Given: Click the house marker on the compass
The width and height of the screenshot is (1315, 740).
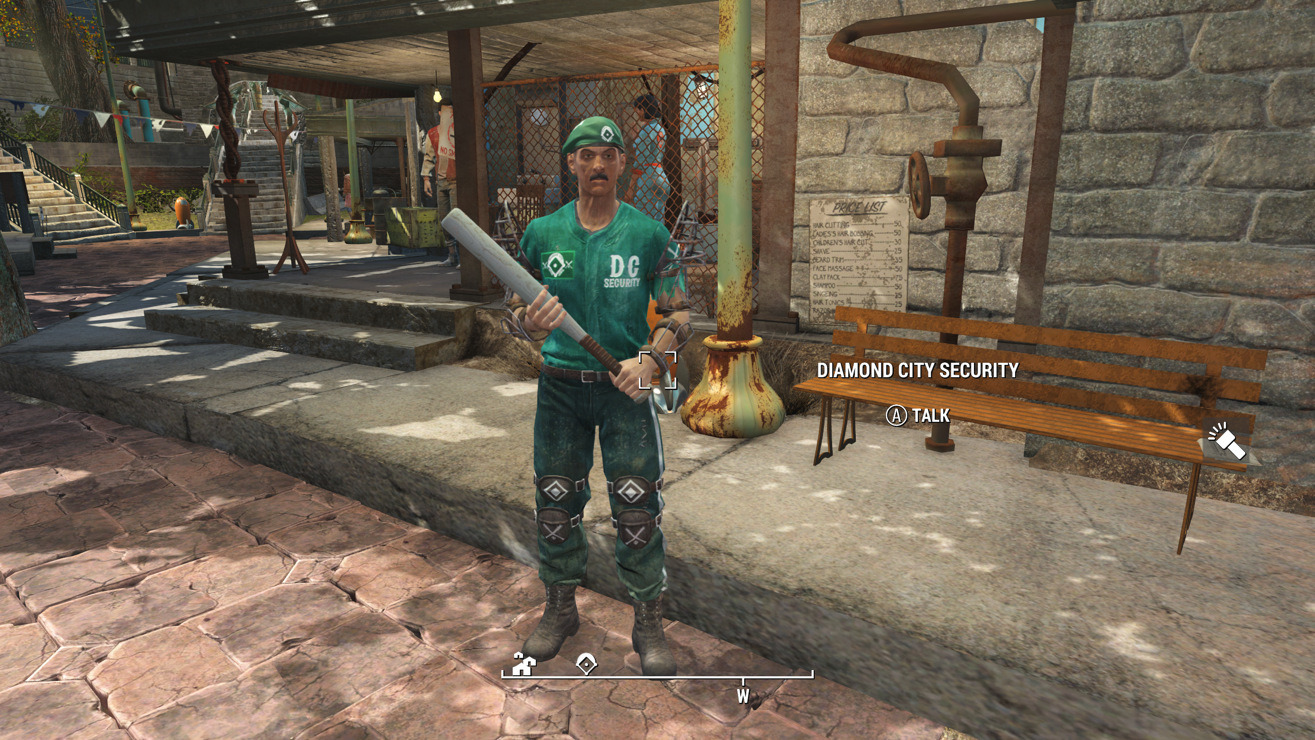Looking at the screenshot, I should point(523,664).
